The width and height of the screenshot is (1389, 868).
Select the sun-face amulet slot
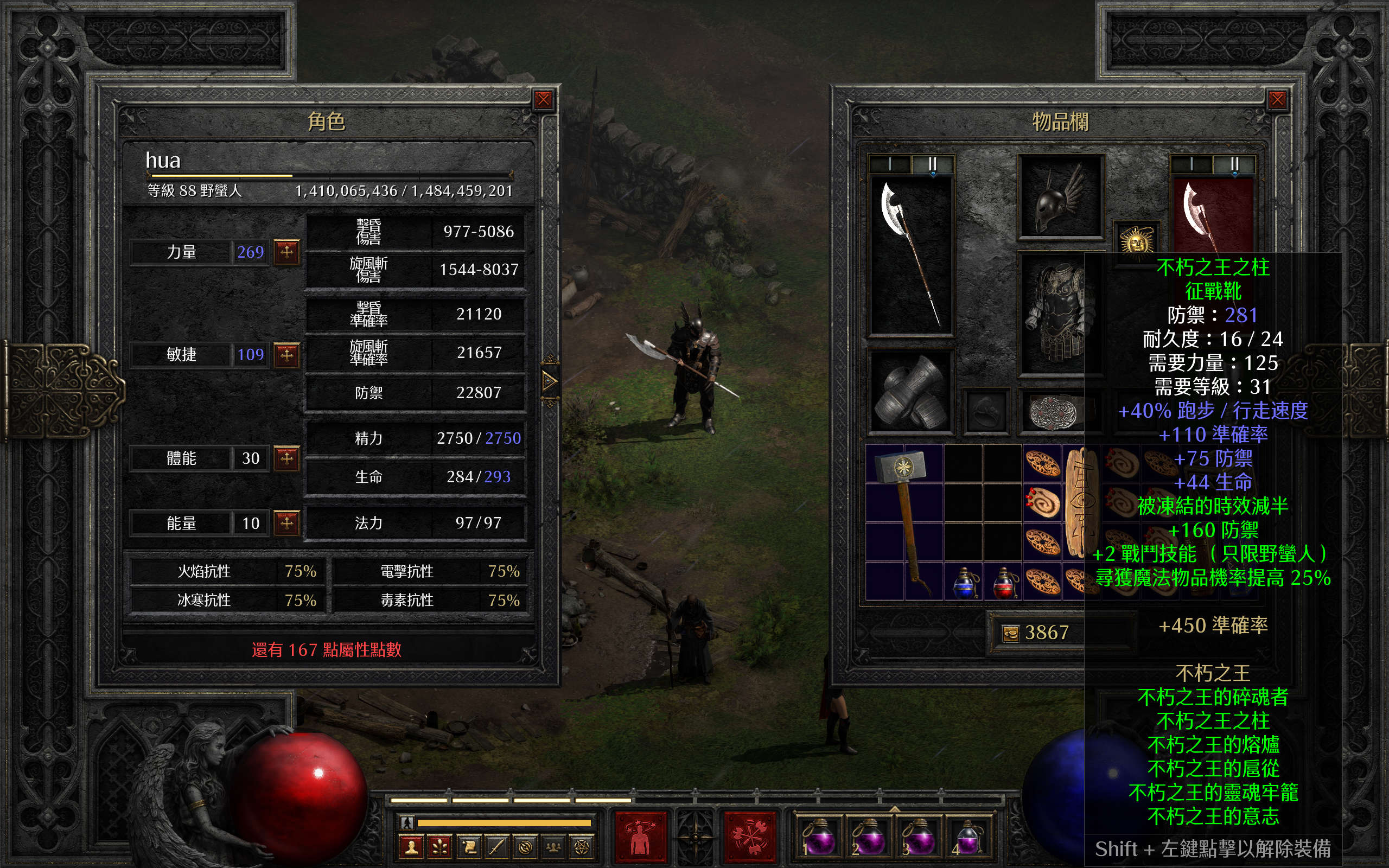point(1137,240)
